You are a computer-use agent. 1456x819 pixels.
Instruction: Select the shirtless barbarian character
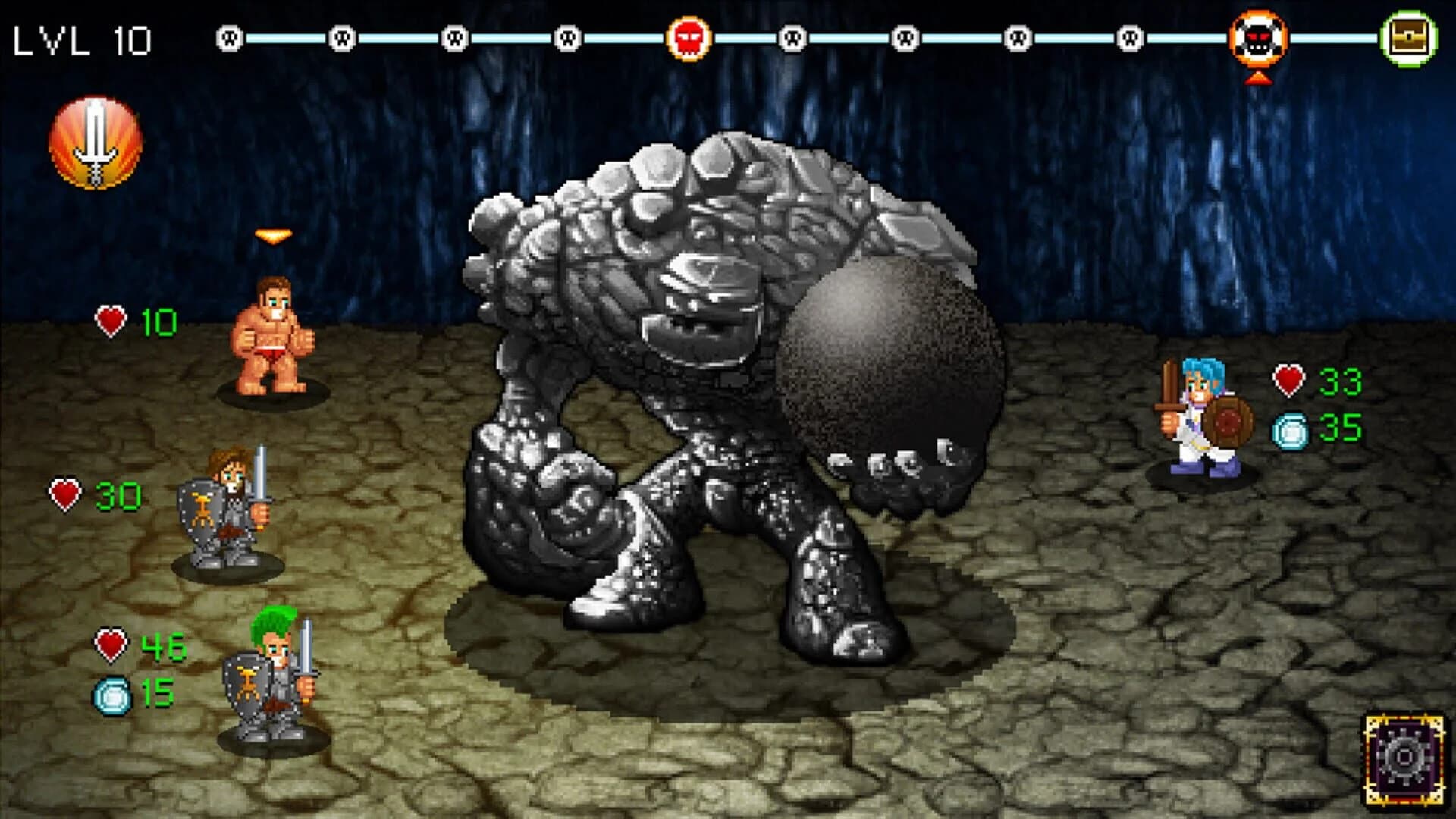pos(273,334)
